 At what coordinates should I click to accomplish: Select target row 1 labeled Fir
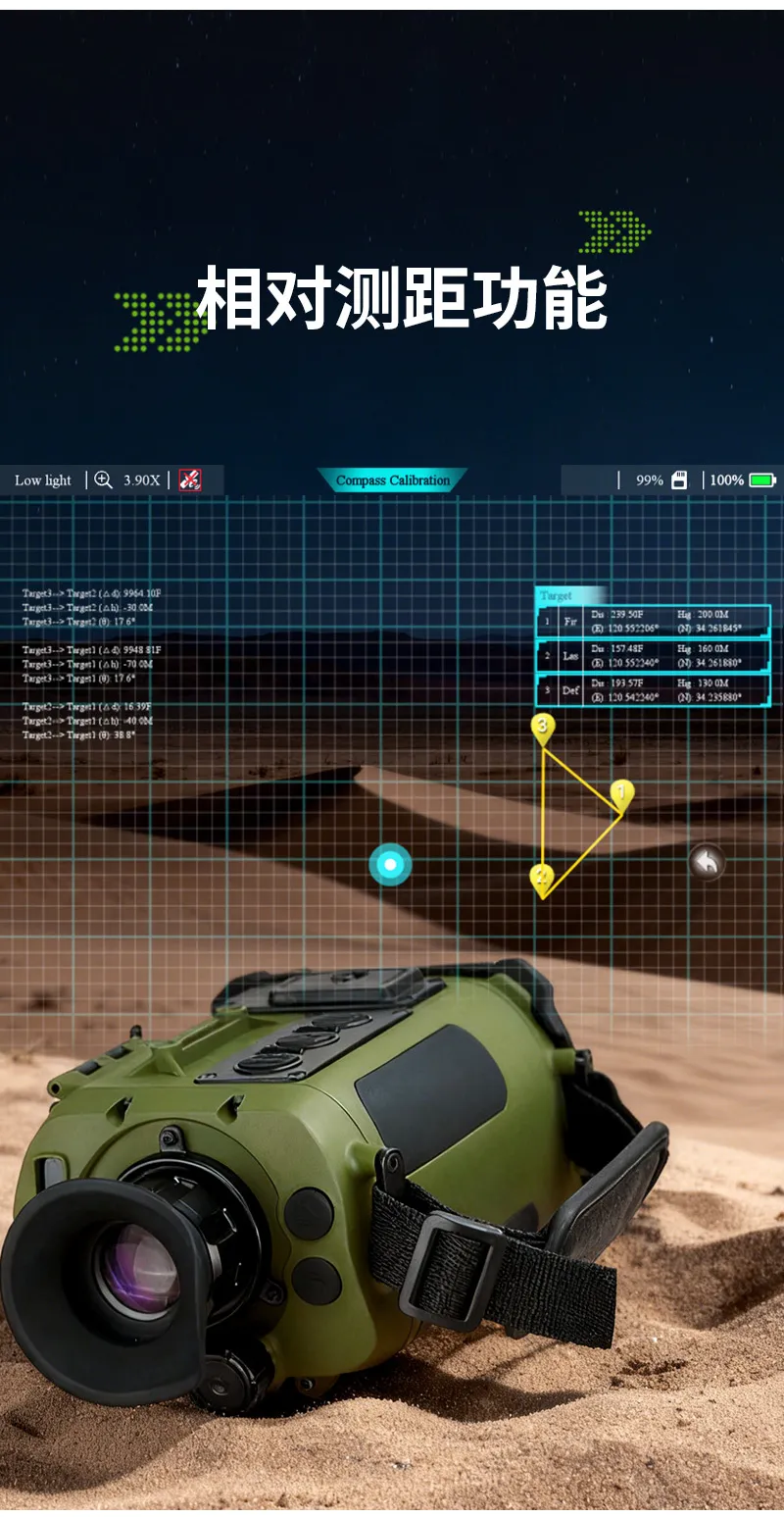(x=654, y=622)
